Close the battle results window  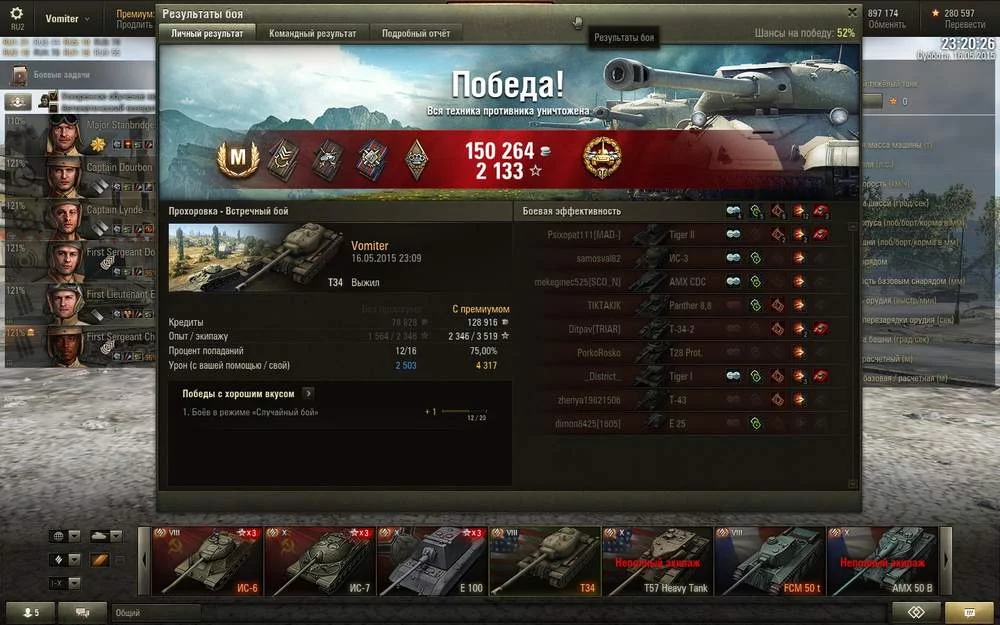tap(852, 13)
